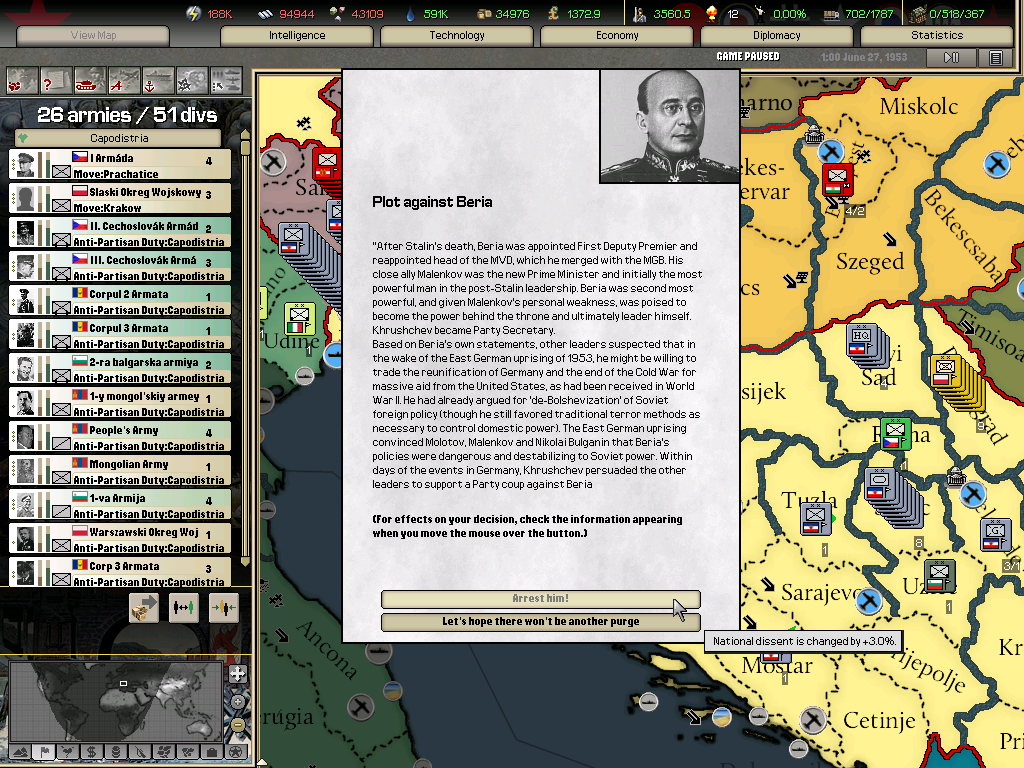The width and height of the screenshot is (1024, 768).
Task: Open the land units tank icon list
Action: [90, 79]
